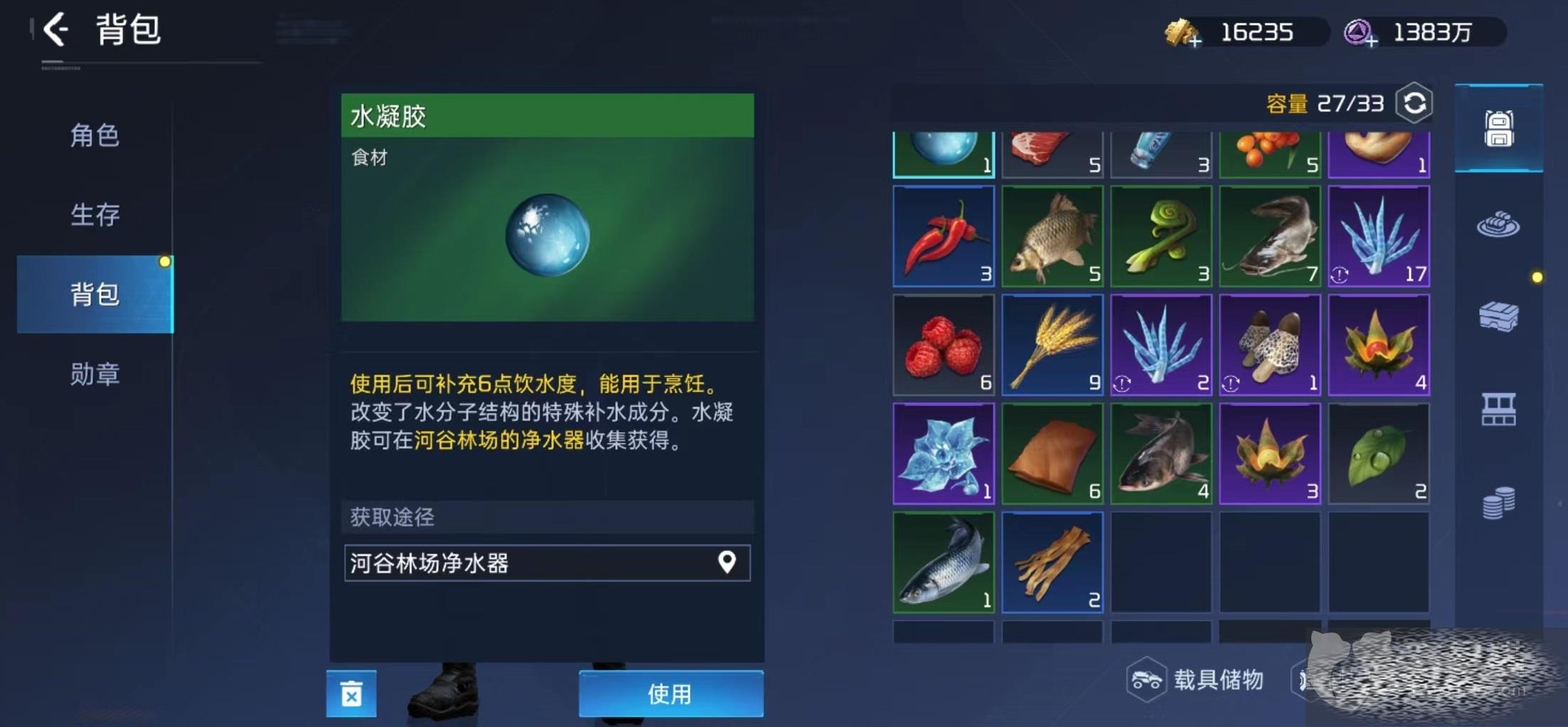This screenshot has height=727, width=1568.
Task: Open 载具储物 vehicle storage
Action: point(1198,680)
